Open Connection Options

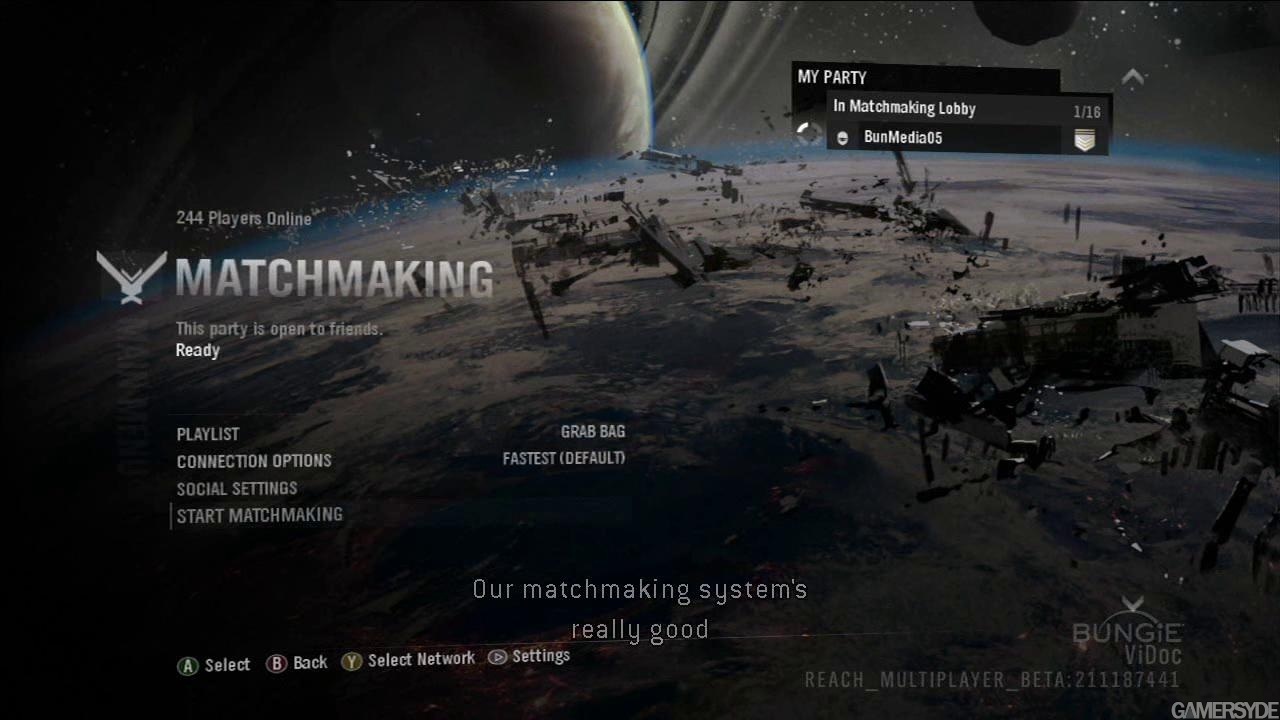point(254,461)
